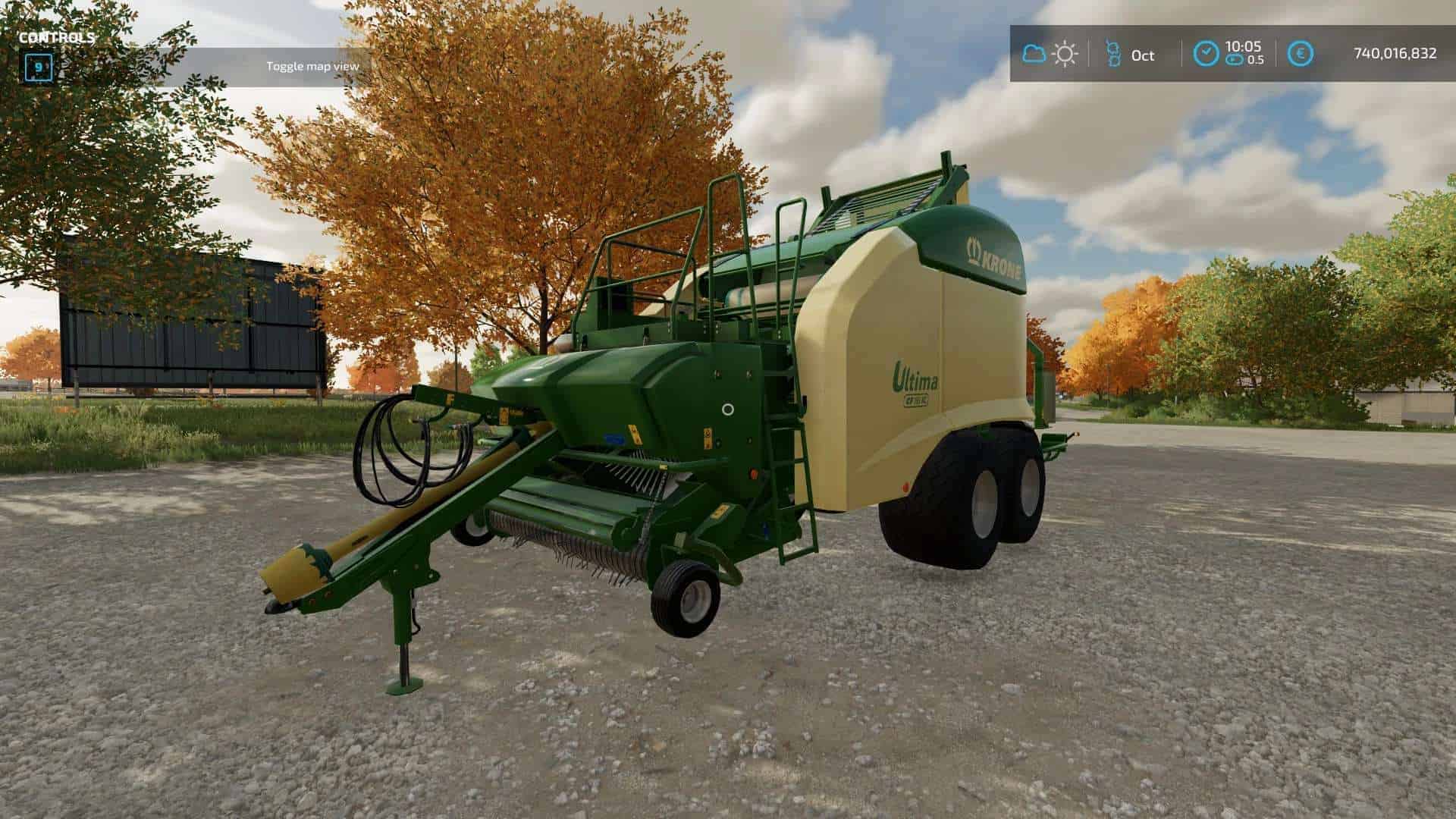Click the crop growth calendar icon beside Oct
This screenshot has width=1456, height=819.
coord(1113,53)
